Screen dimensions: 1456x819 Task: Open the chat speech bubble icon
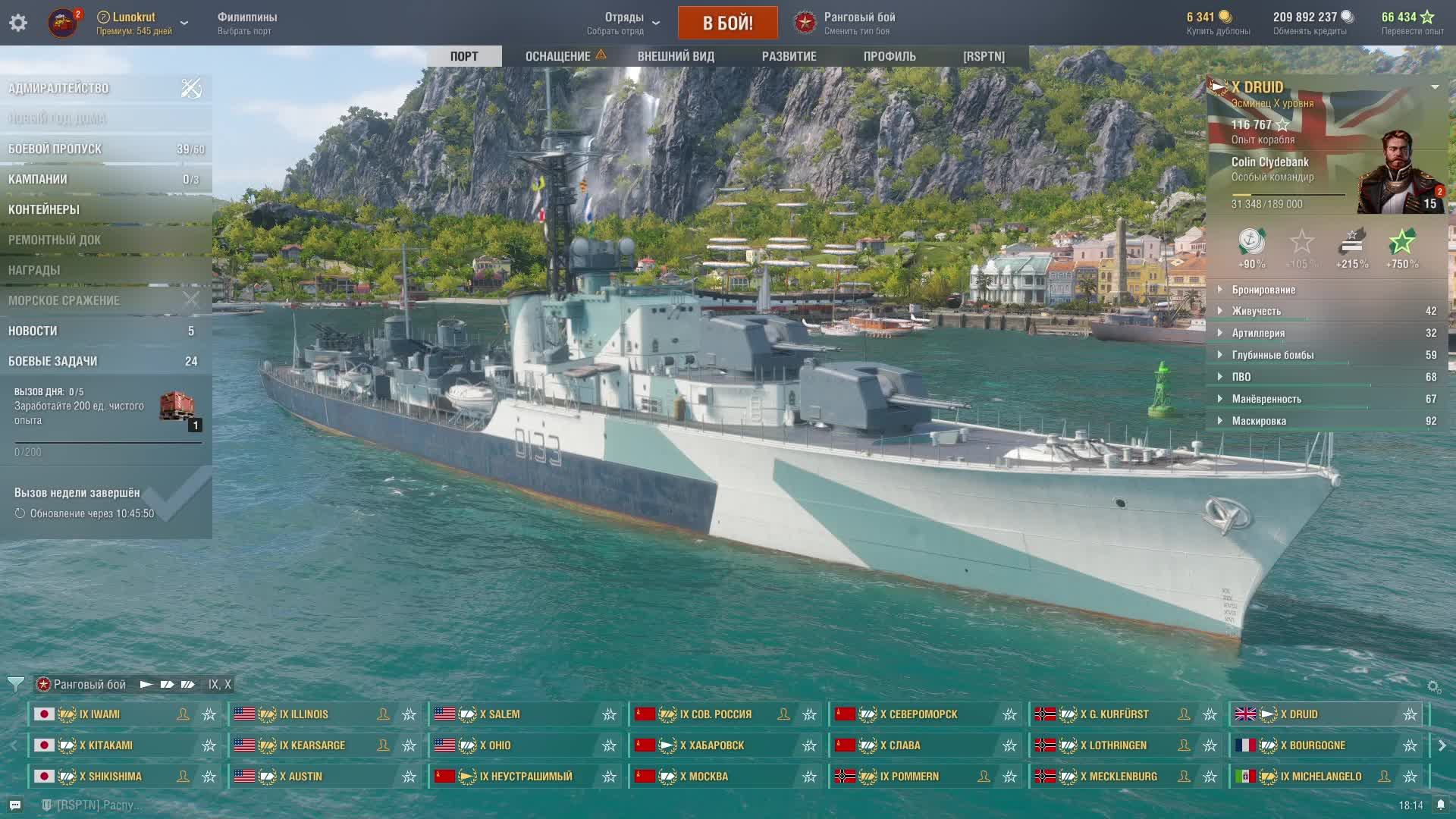point(15,805)
